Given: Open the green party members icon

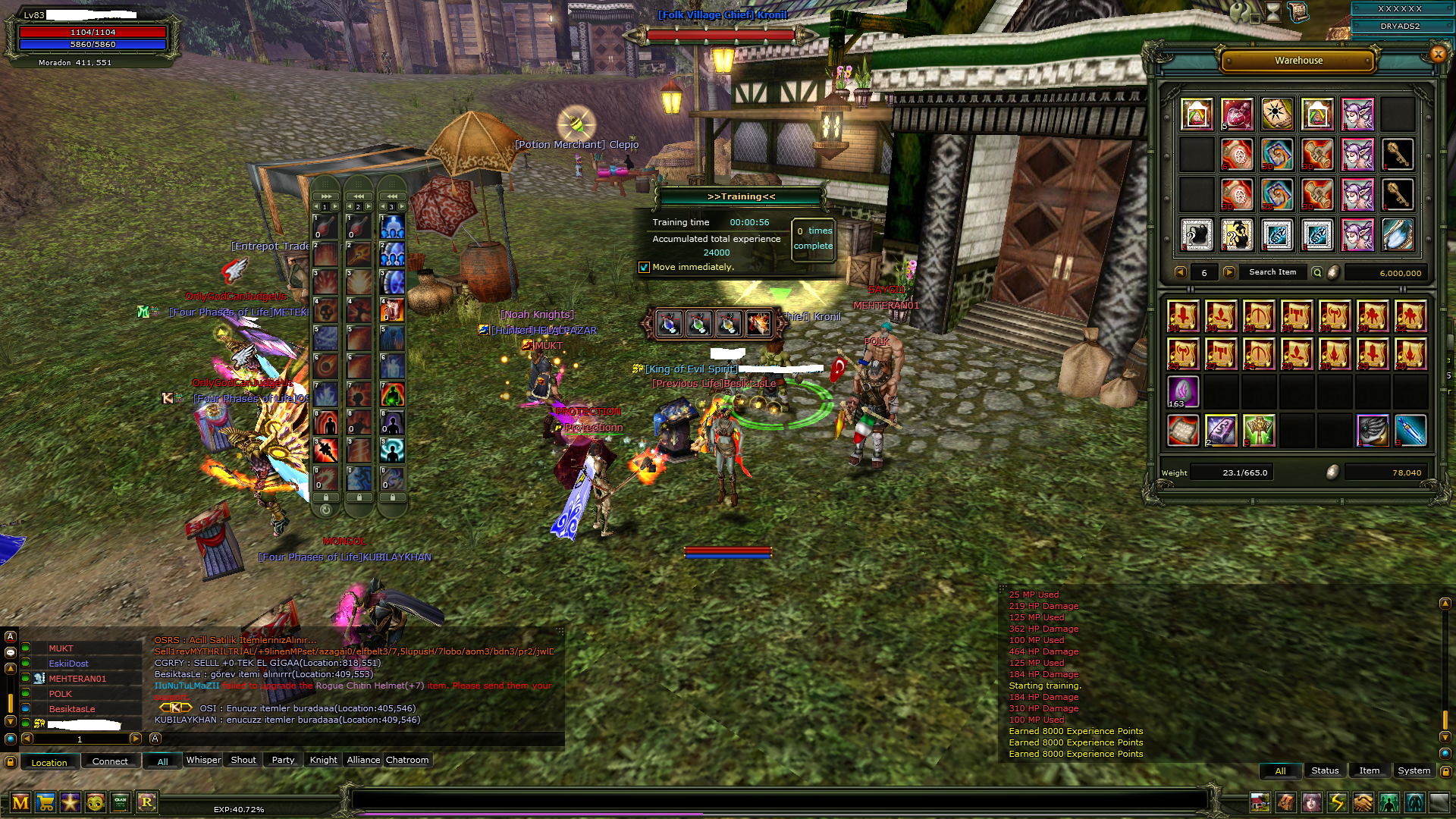Looking at the screenshot, I should [1389, 802].
